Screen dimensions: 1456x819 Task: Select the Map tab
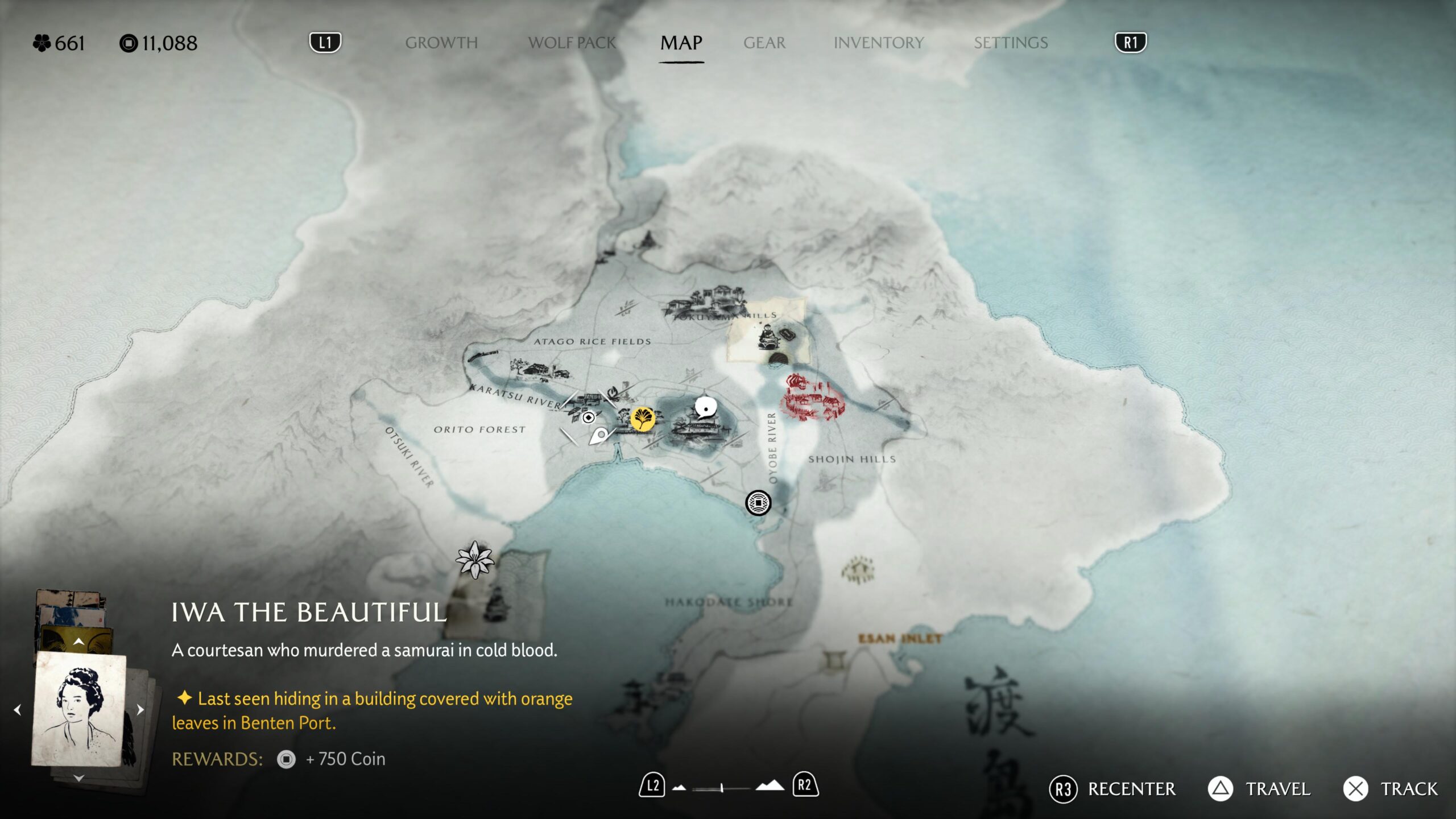tap(681, 43)
